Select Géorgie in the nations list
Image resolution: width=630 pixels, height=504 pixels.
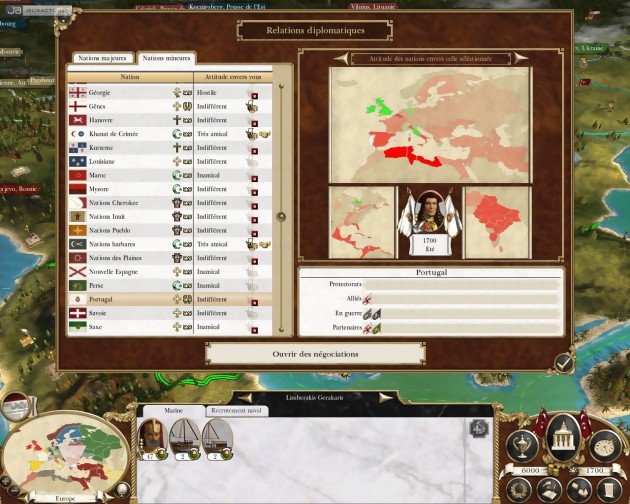click(x=130, y=92)
